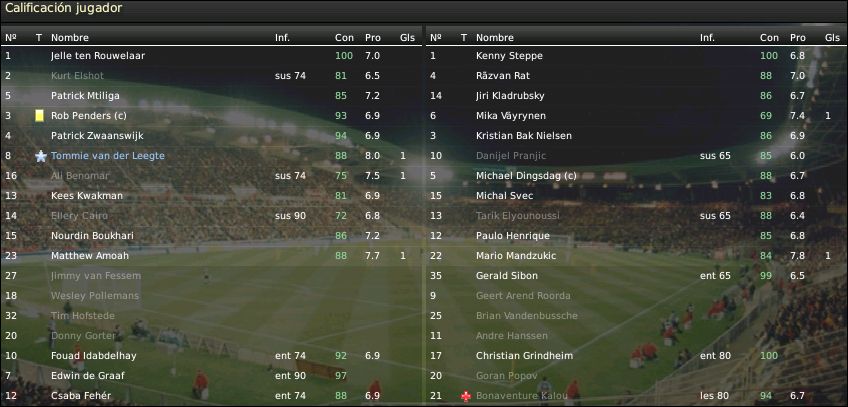Screen dimensions: 848x407
Task: Choose Matthew Amoah from the list
Action: point(89,256)
